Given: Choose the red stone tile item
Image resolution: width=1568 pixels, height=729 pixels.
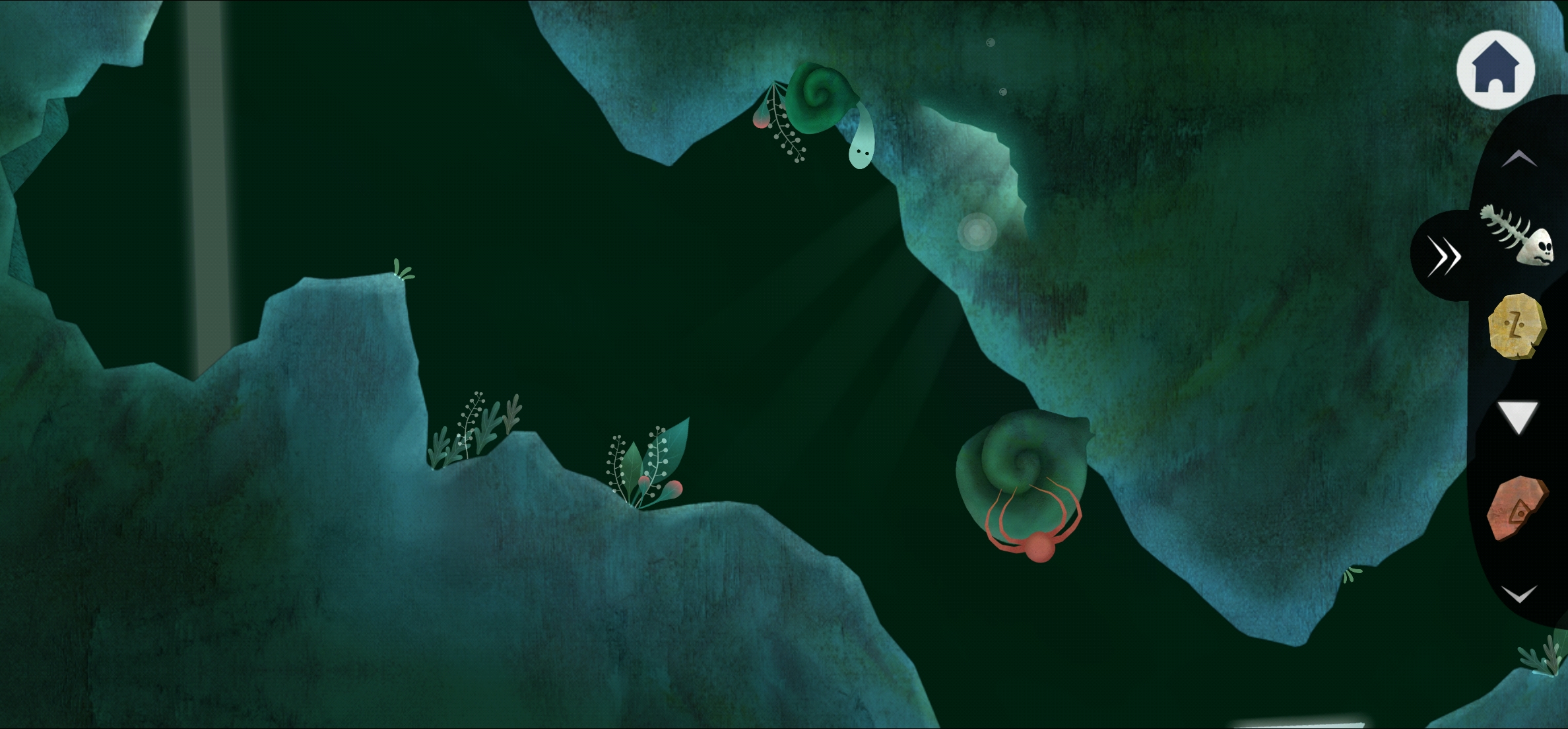Looking at the screenshot, I should point(1517,508).
